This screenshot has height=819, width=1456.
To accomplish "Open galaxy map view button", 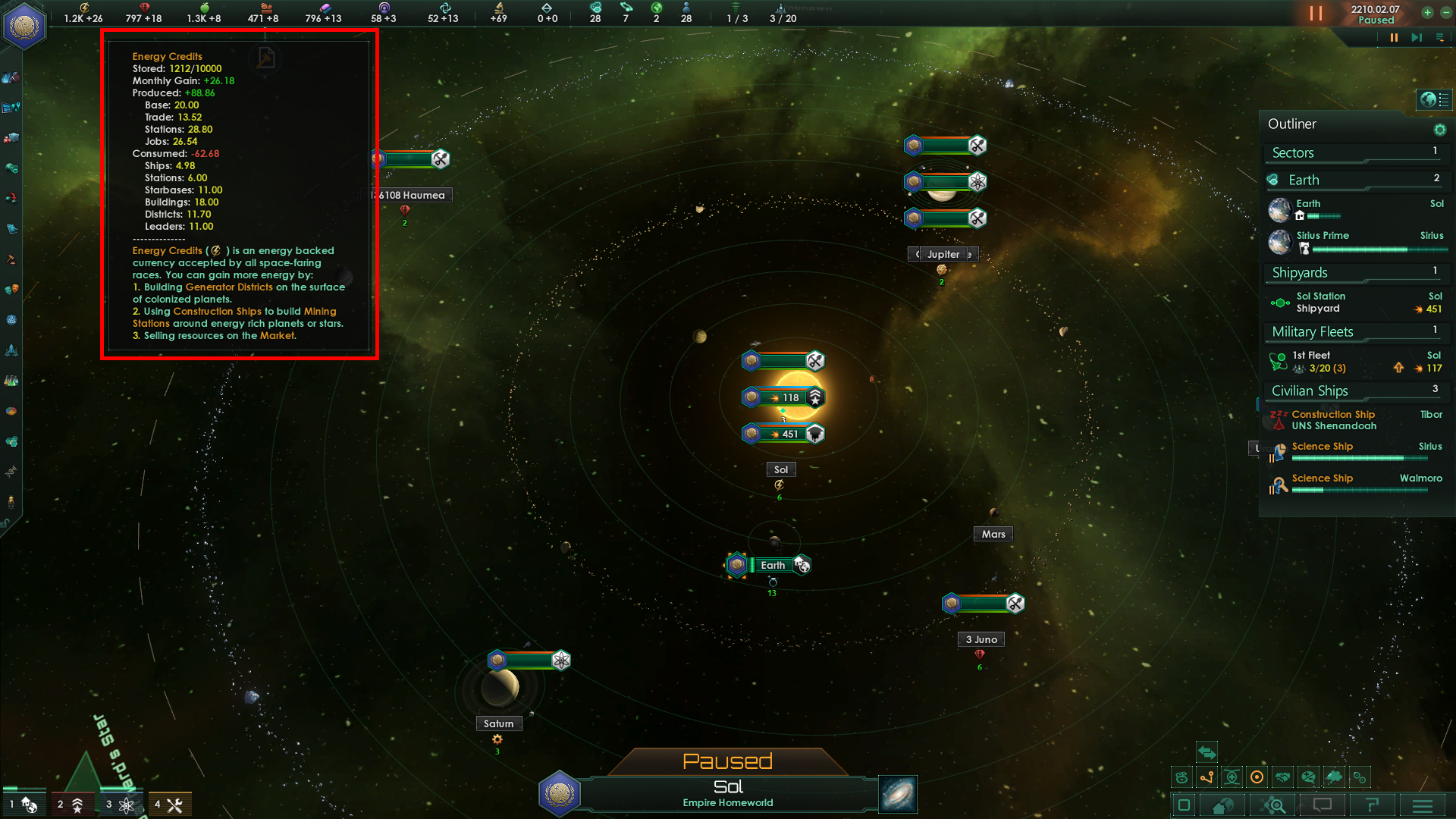I will click(x=898, y=794).
